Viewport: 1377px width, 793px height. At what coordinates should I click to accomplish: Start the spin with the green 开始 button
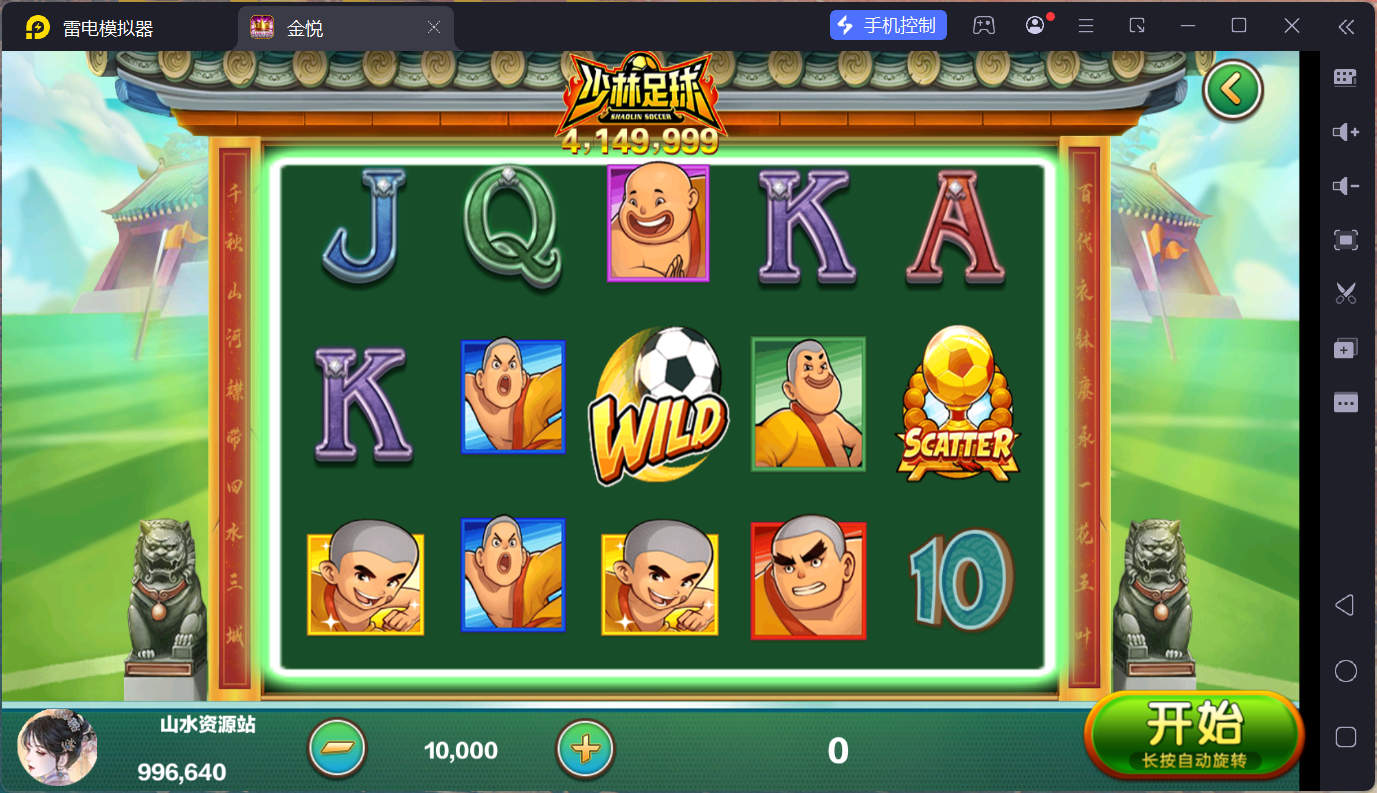point(1194,734)
